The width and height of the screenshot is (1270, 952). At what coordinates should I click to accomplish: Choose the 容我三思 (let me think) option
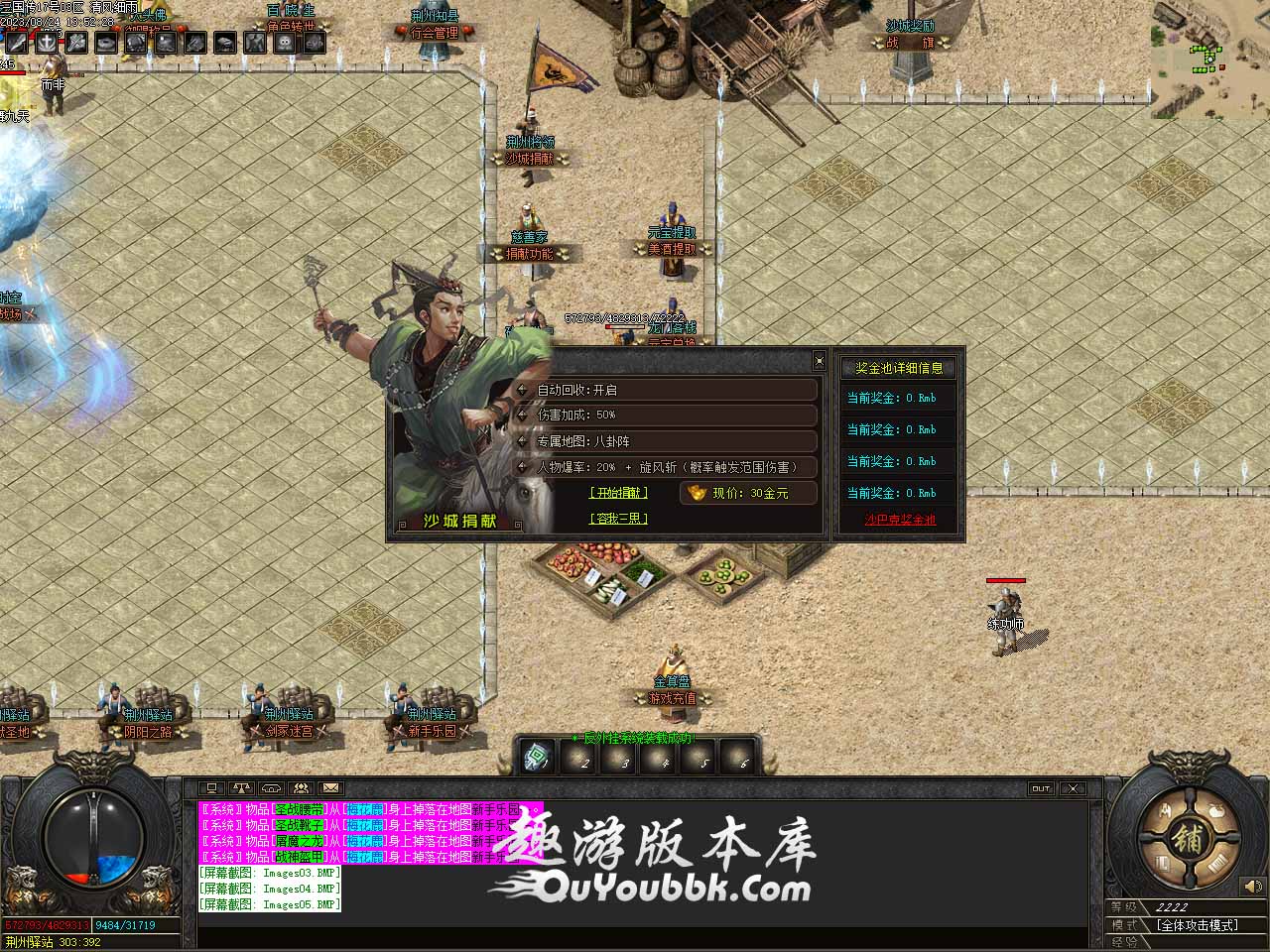(618, 518)
